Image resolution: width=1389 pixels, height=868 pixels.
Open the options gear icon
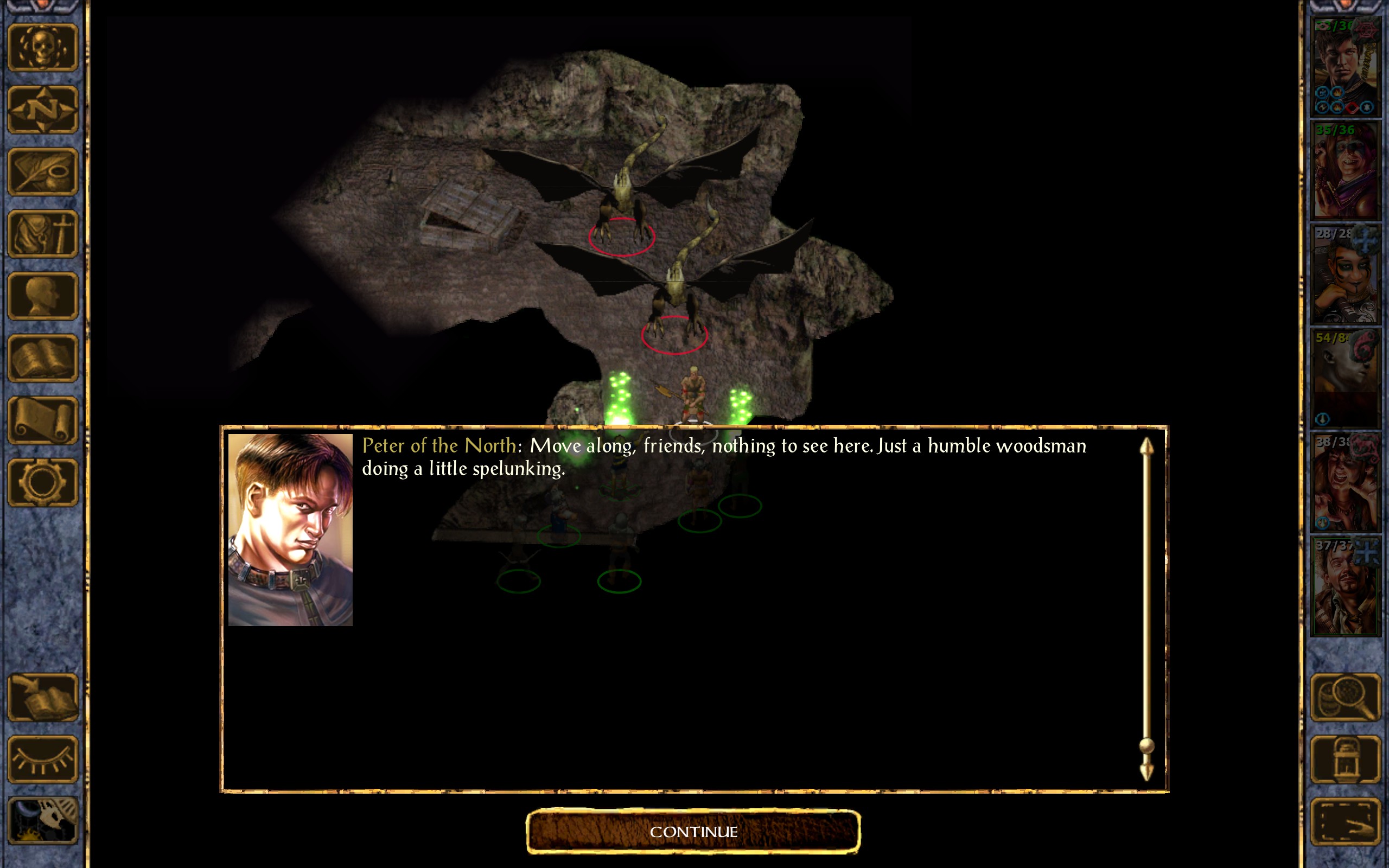click(x=42, y=482)
